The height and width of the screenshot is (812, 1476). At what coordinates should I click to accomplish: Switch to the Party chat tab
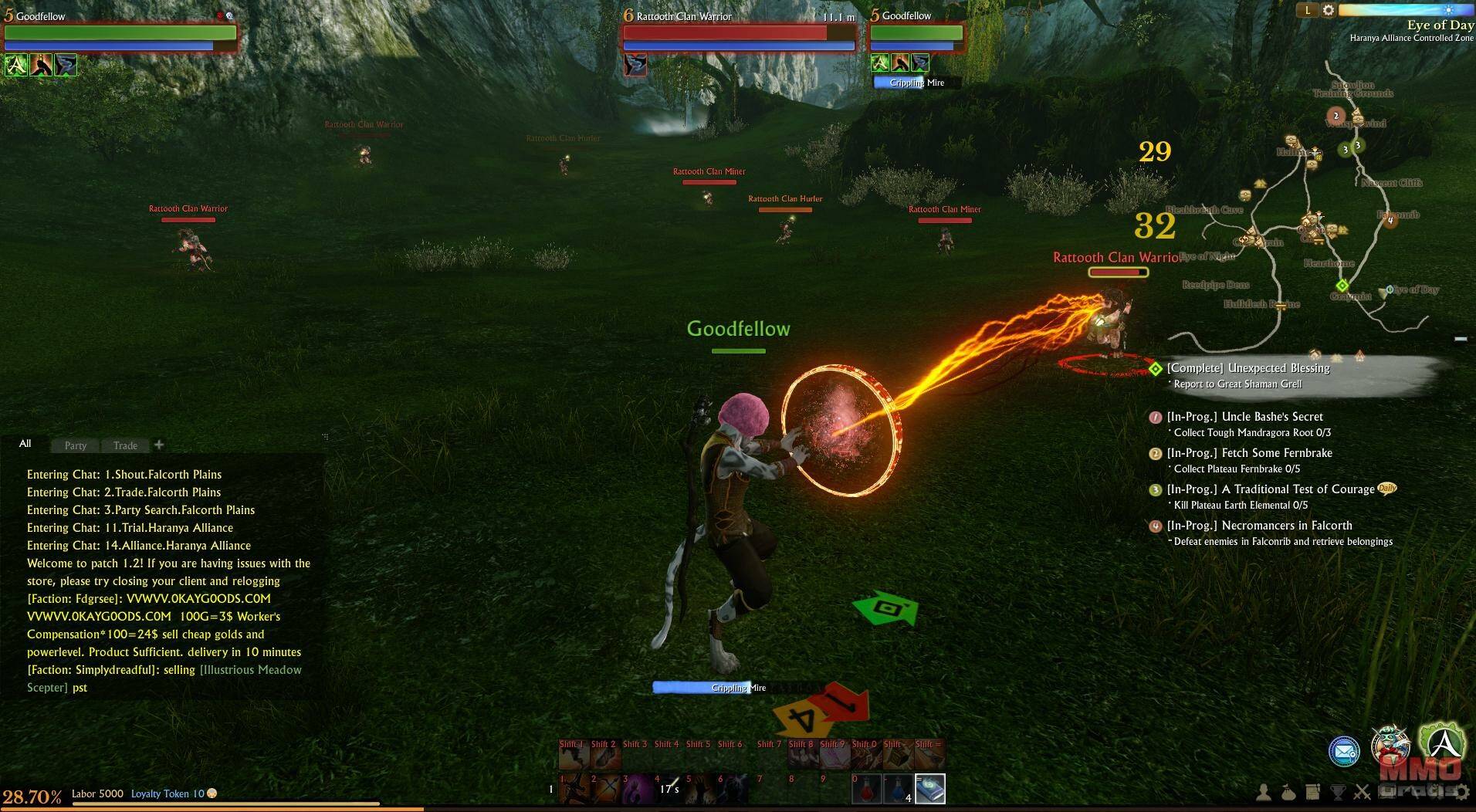coord(76,445)
